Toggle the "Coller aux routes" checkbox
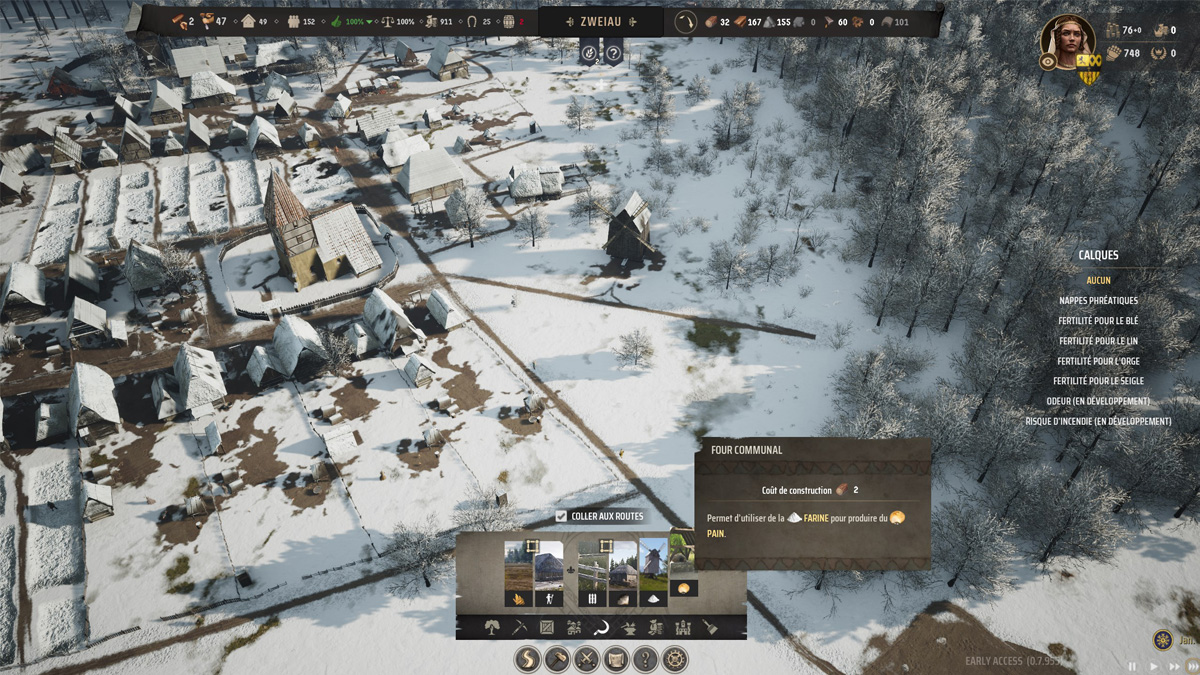The height and width of the screenshot is (675, 1200). point(561,516)
